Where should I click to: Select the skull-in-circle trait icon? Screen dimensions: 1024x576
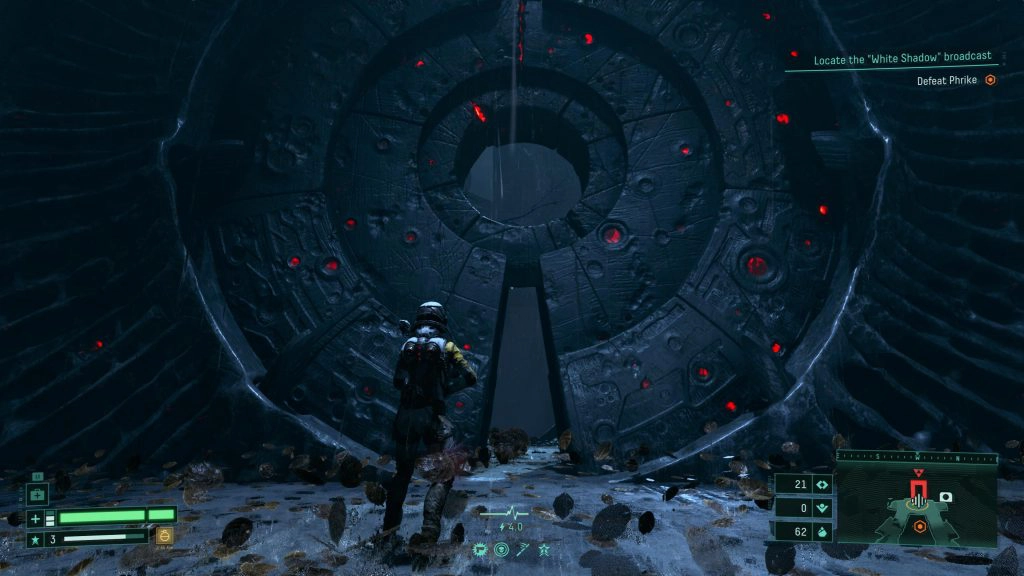(x=502, y=549)
